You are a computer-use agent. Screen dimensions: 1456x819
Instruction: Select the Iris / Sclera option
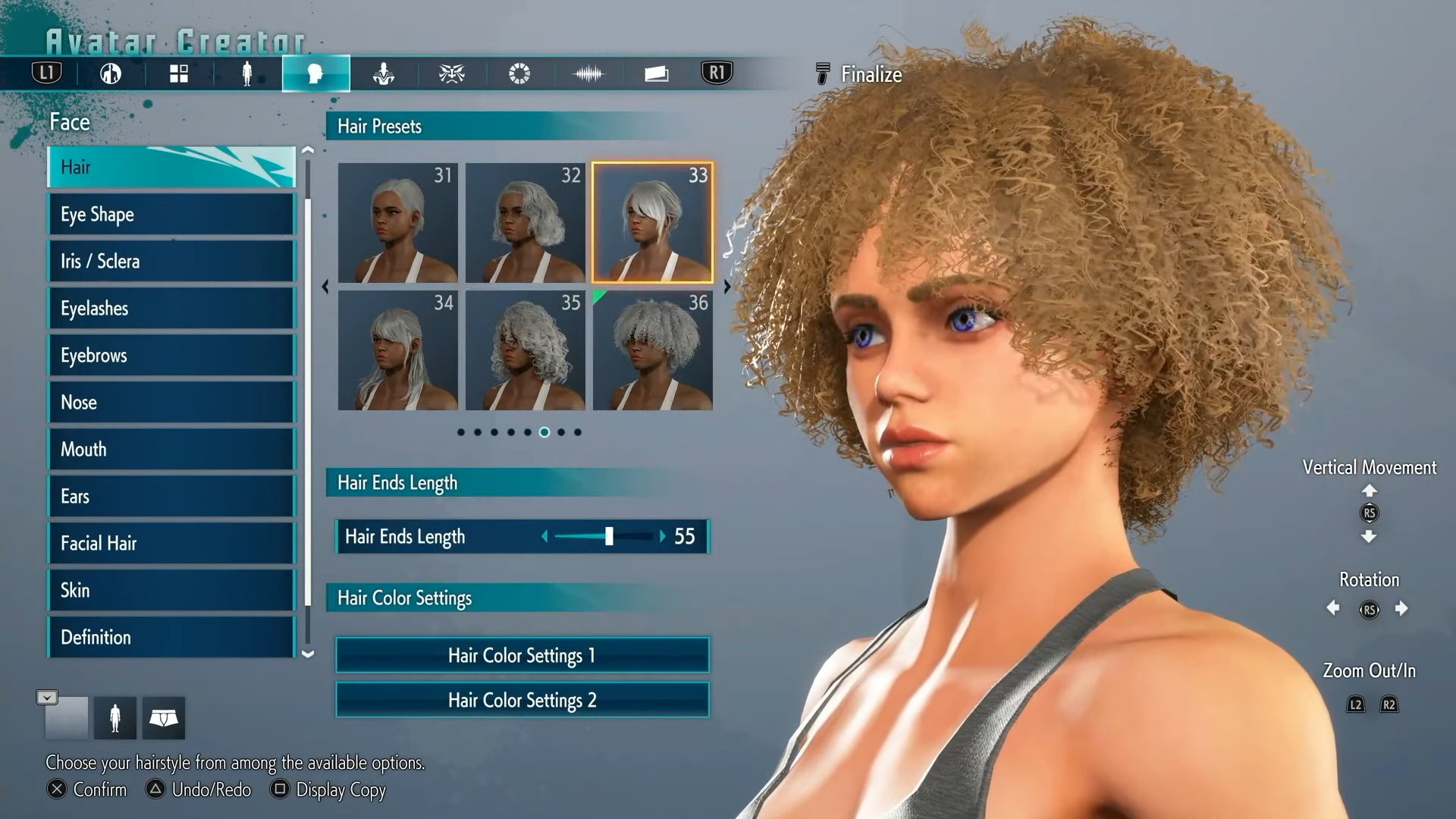171,262
